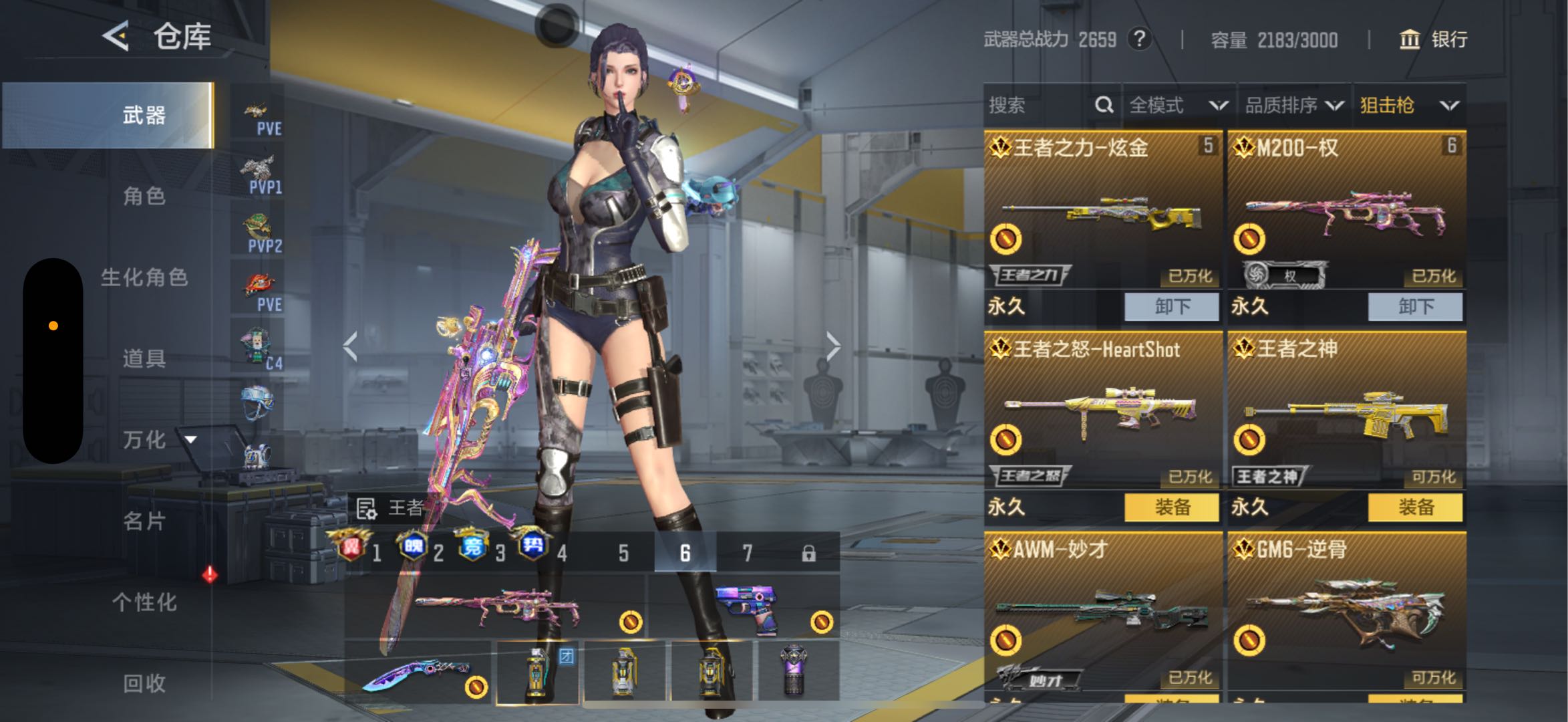Select the equipped pistol slot

tap(745, 608)
